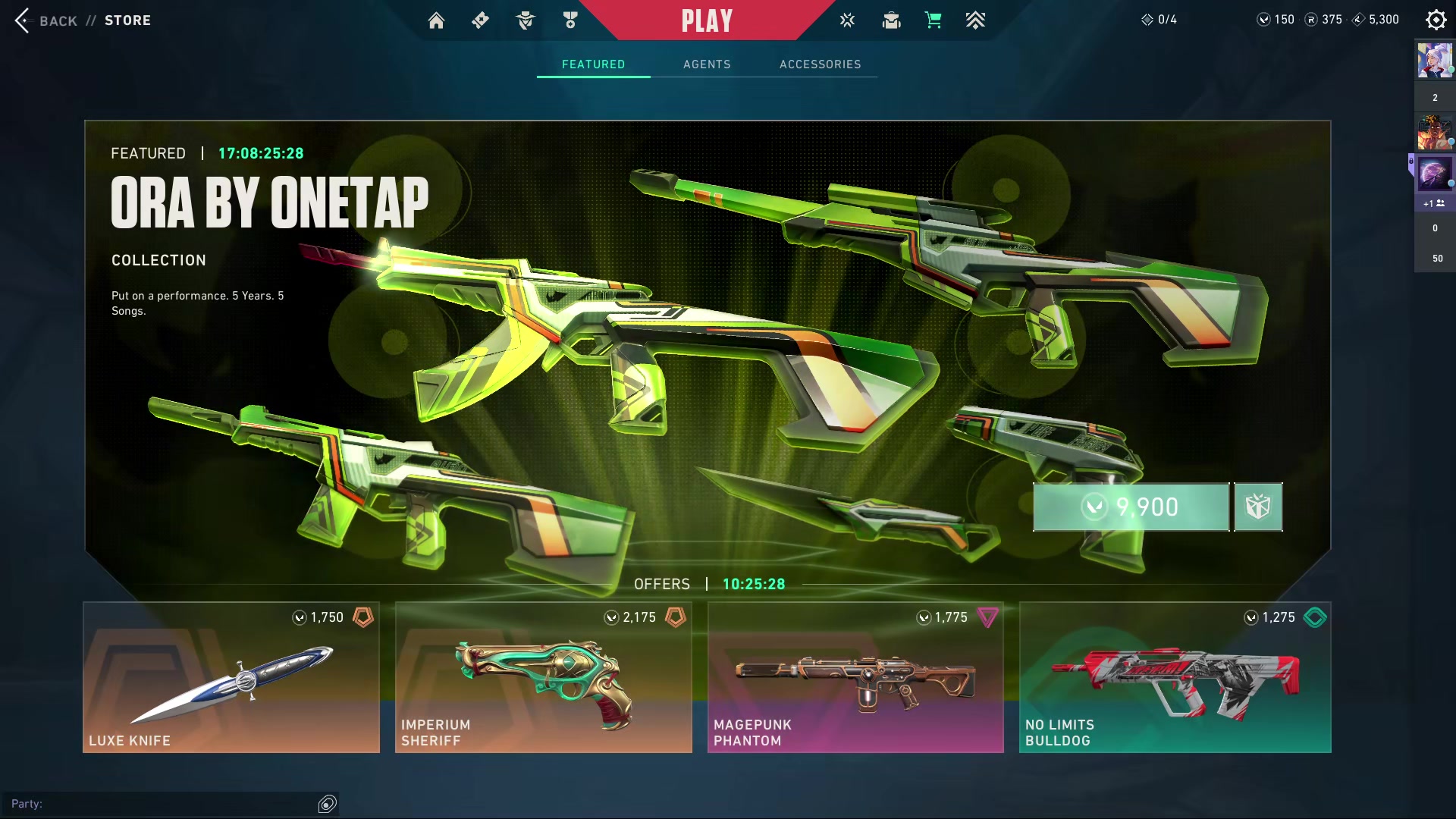Open the store cart icon

click(x=933, y=20)
